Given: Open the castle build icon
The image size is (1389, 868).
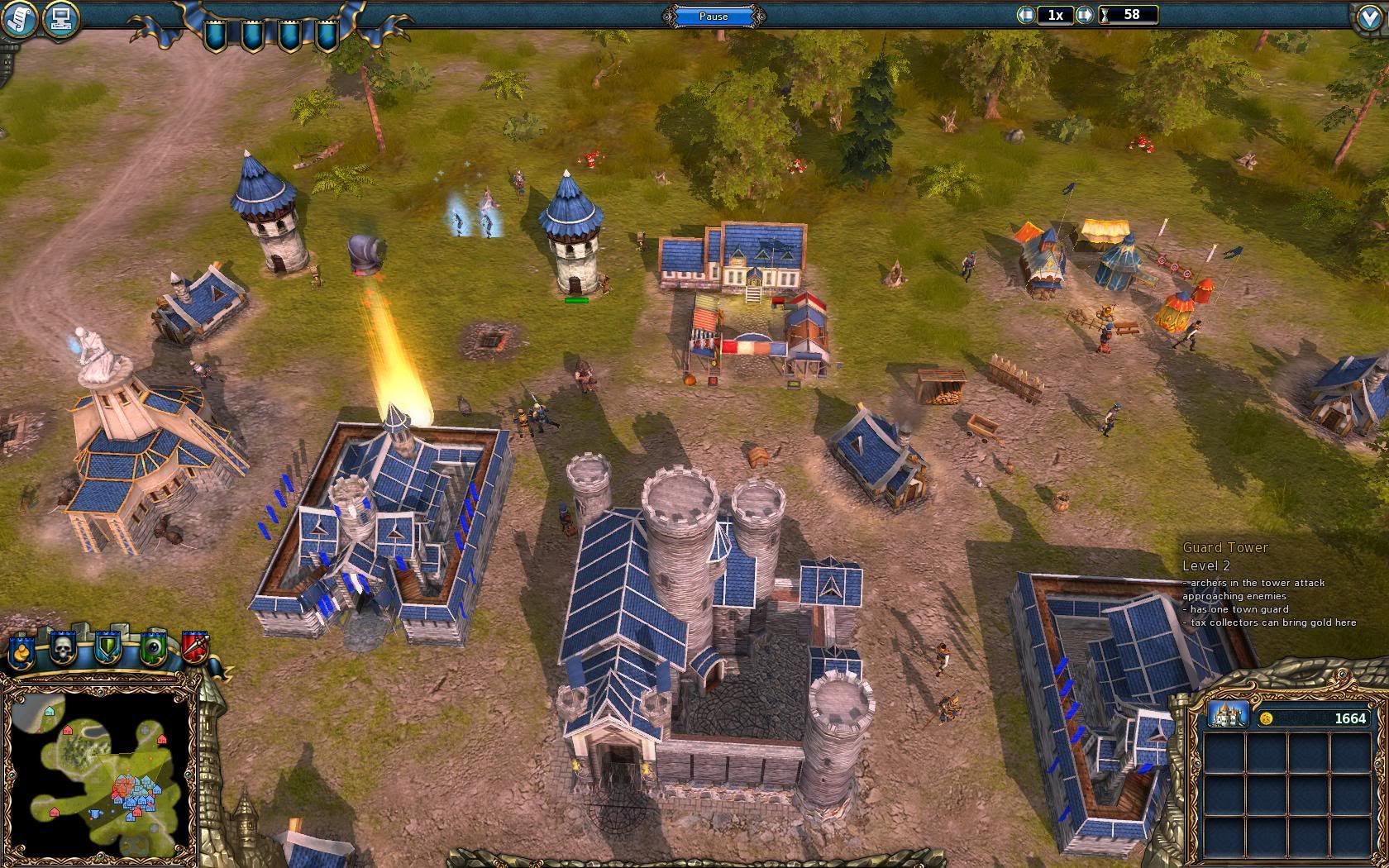Looking at the screenshot, I should point(1227,714).
